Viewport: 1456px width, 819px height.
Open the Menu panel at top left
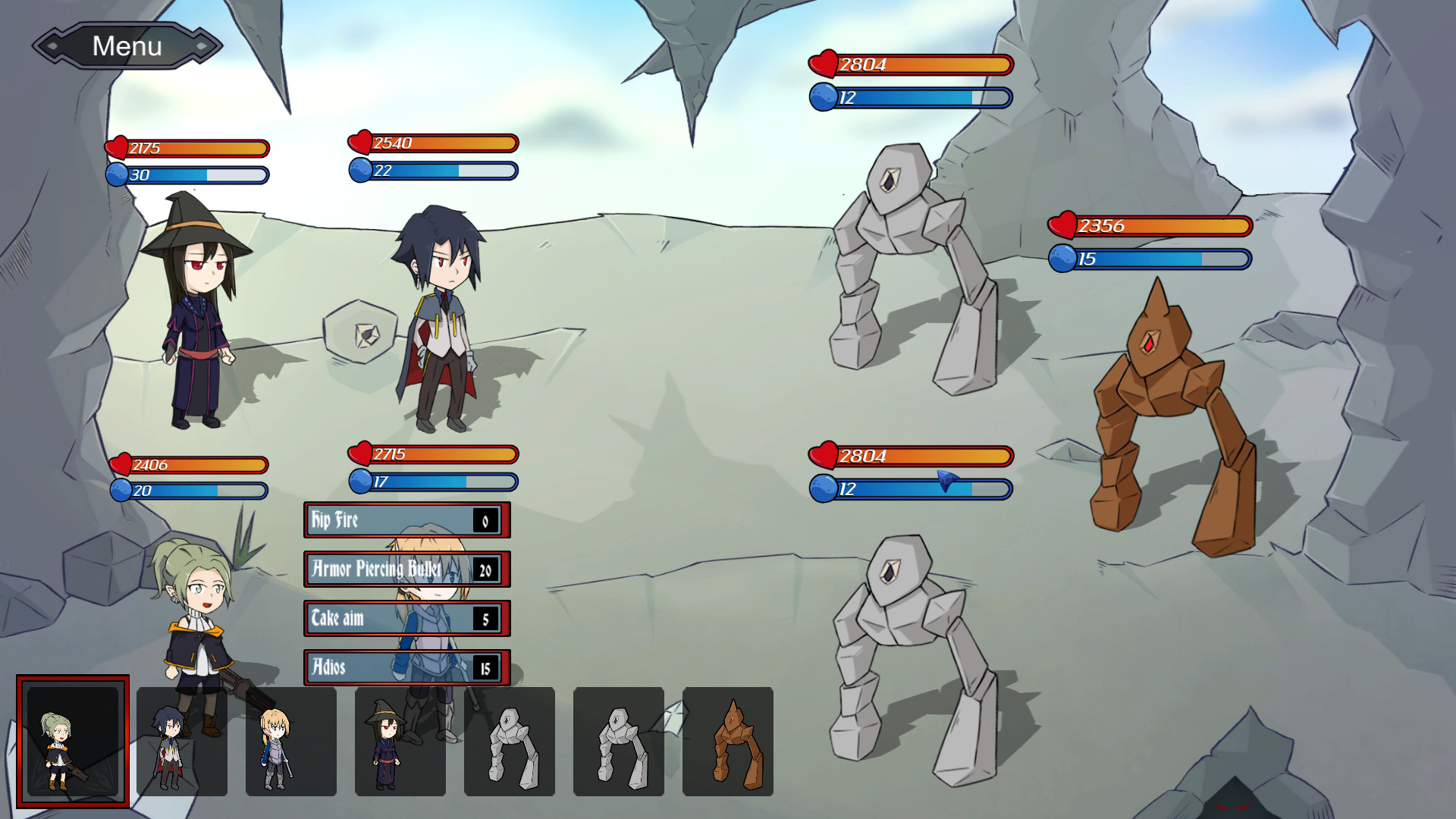(127, 45)
